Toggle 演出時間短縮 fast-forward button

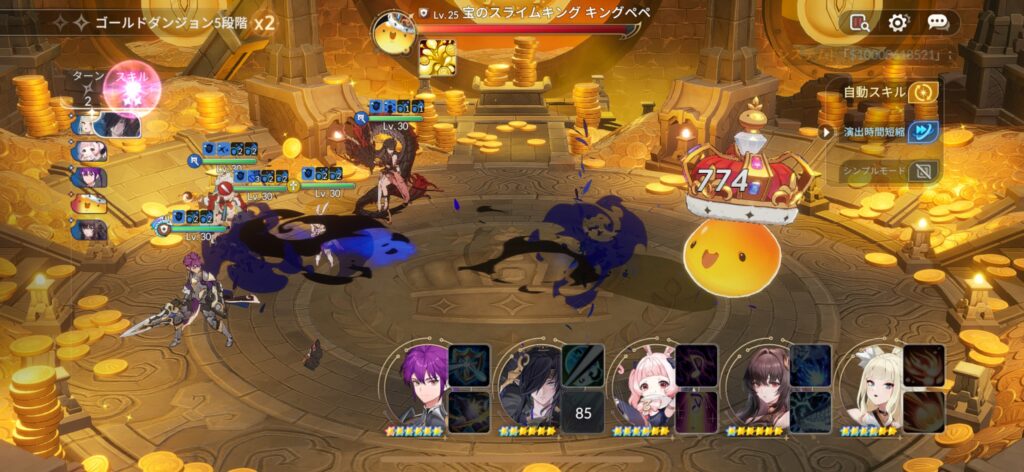(x=925, y=131)
